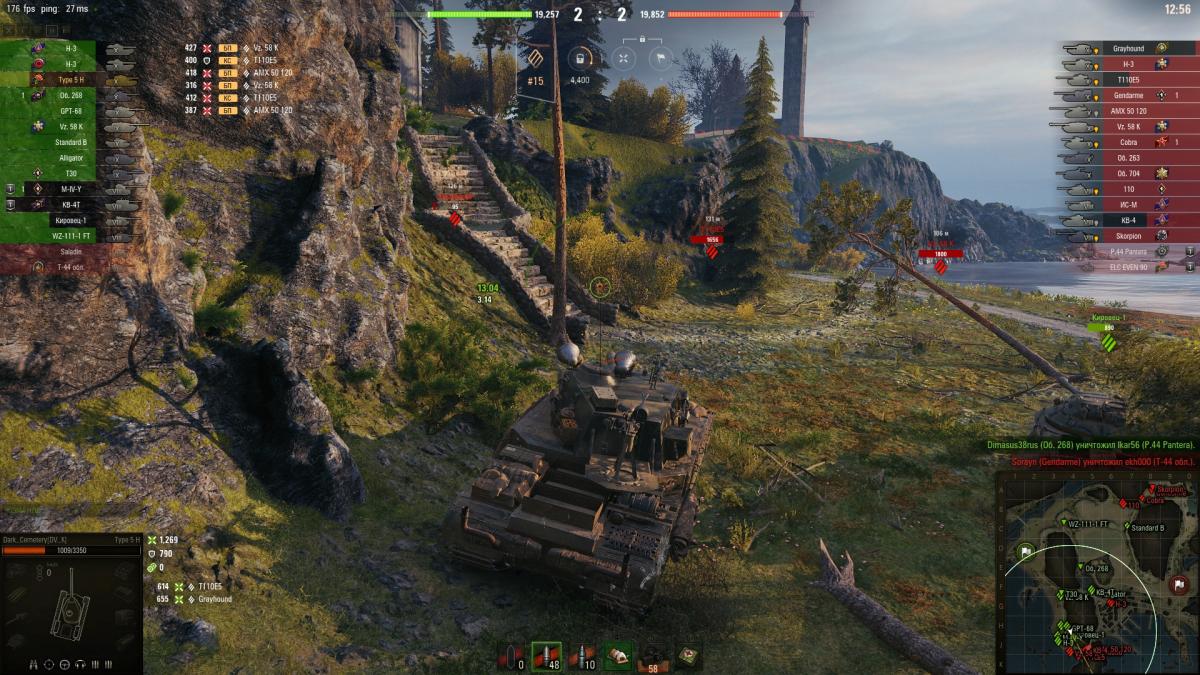
Task: Click on the battle minimap
Action: click(x=1097, y=571)
